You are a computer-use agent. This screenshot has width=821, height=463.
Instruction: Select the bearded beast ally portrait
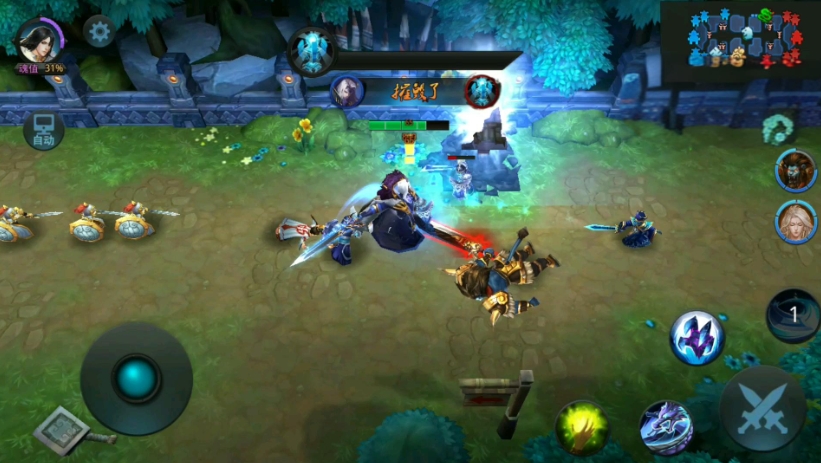pos(796,170)
